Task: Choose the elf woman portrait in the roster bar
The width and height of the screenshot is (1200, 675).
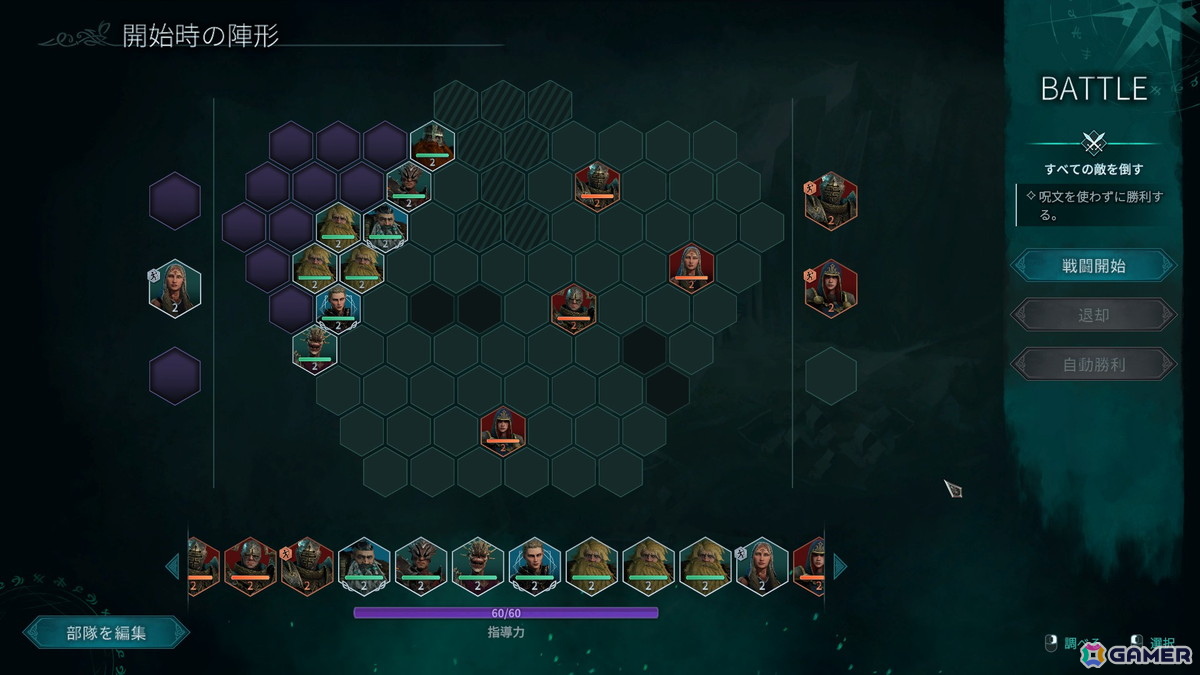Action: click(x=762, y=566)
